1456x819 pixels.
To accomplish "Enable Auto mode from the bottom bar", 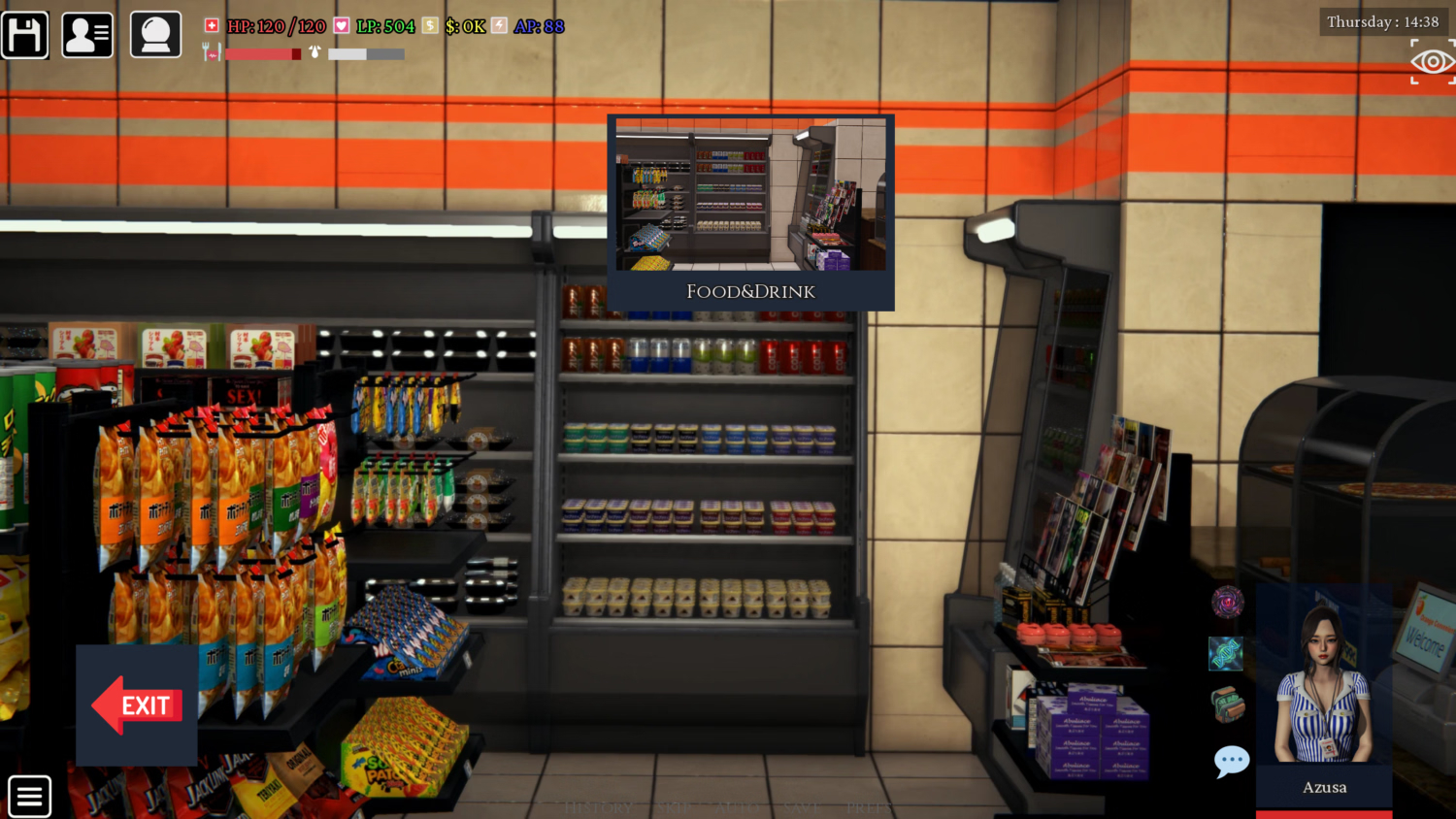I will coord(738,807).
